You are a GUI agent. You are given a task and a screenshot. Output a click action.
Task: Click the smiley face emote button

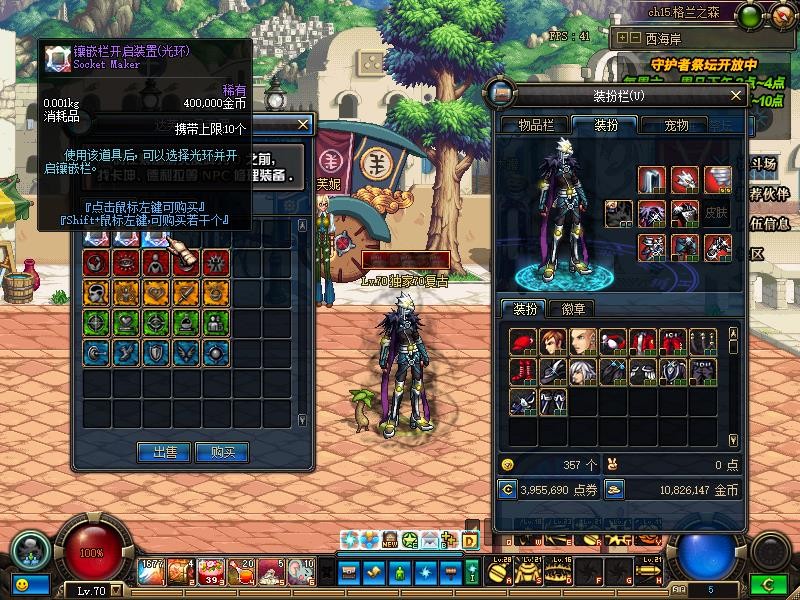point(22,583)
